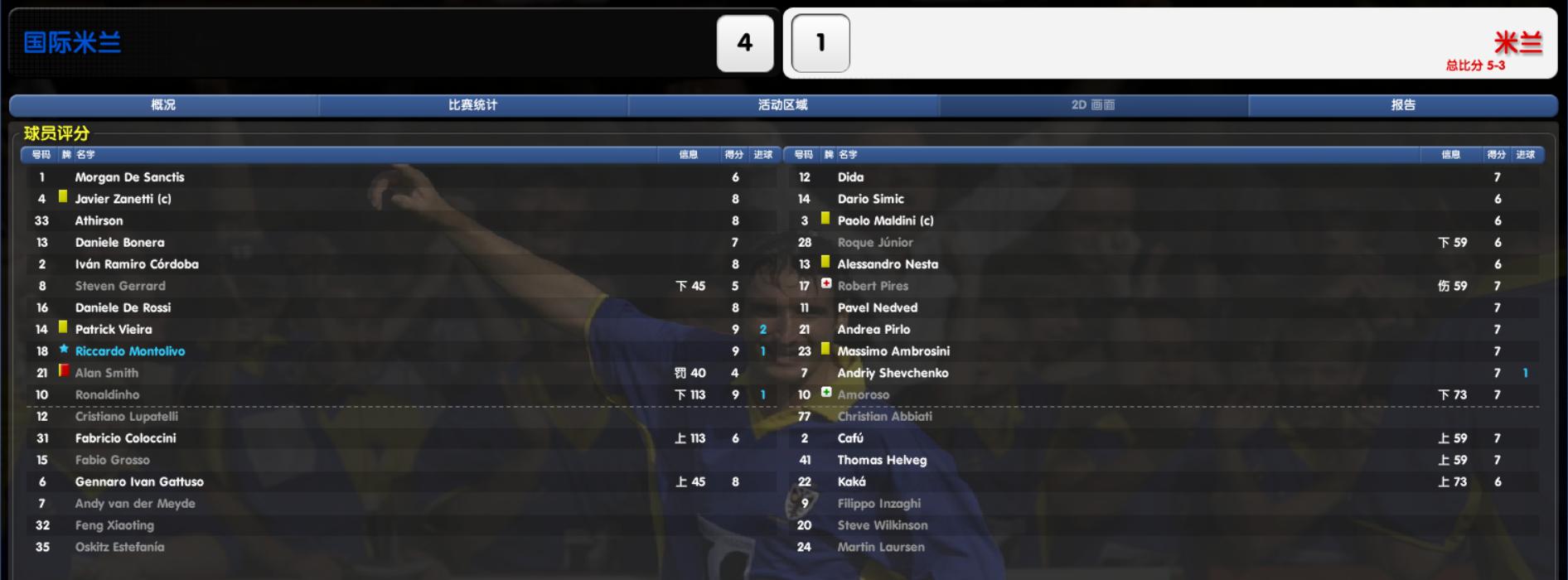Open the 概况 overview tab
The image size is (1568, 580).
pyautogui.click(x=163, y=105)
